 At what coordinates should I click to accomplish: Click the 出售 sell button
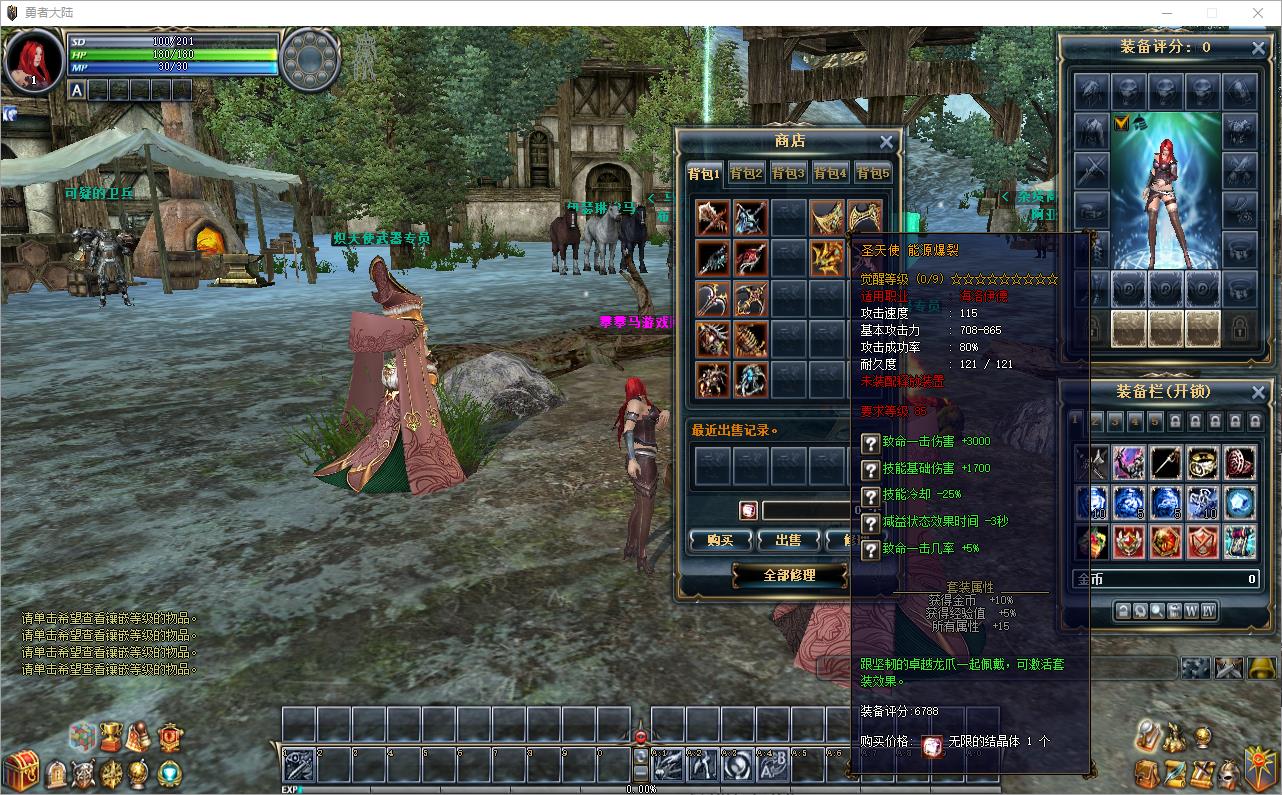coord(788,540)
